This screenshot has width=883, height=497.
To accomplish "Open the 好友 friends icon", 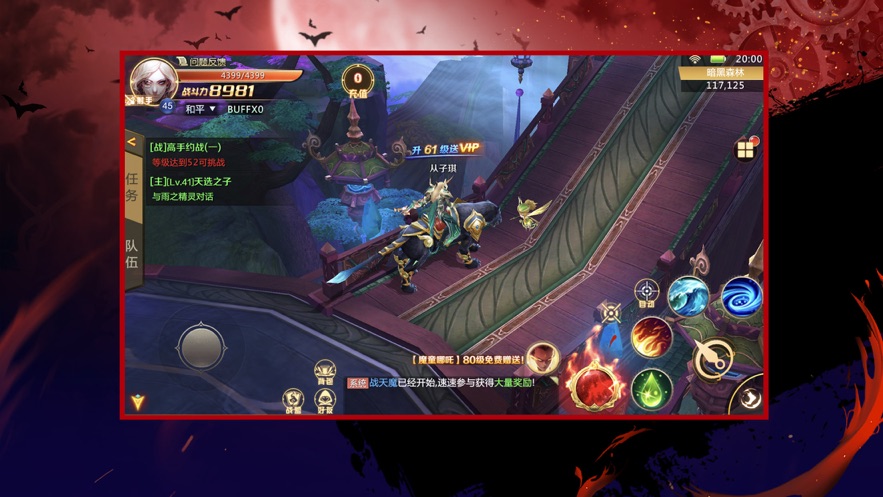I will pos(325,401).
